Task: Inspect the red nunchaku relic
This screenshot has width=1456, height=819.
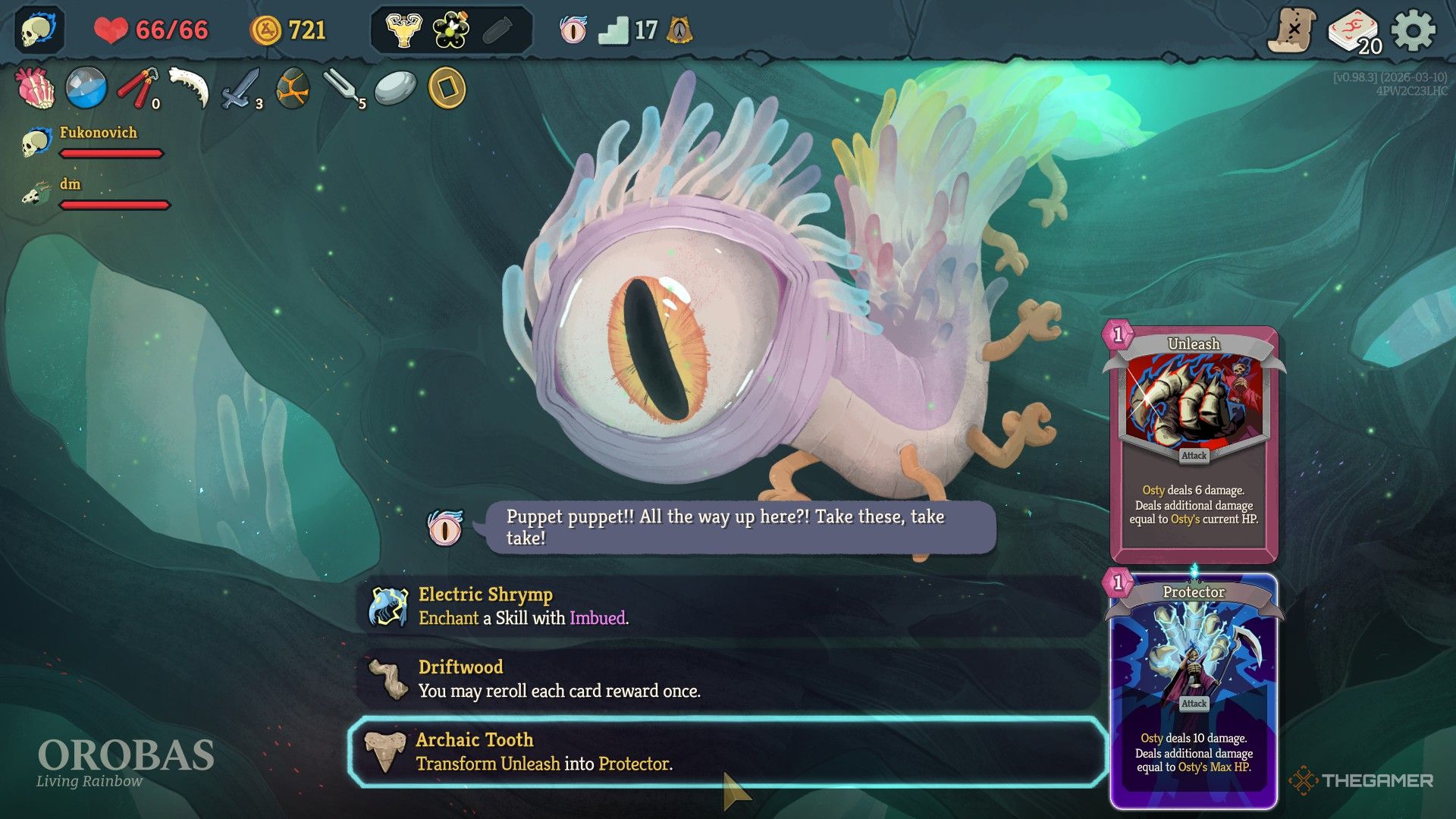Action: pos(137,88)
